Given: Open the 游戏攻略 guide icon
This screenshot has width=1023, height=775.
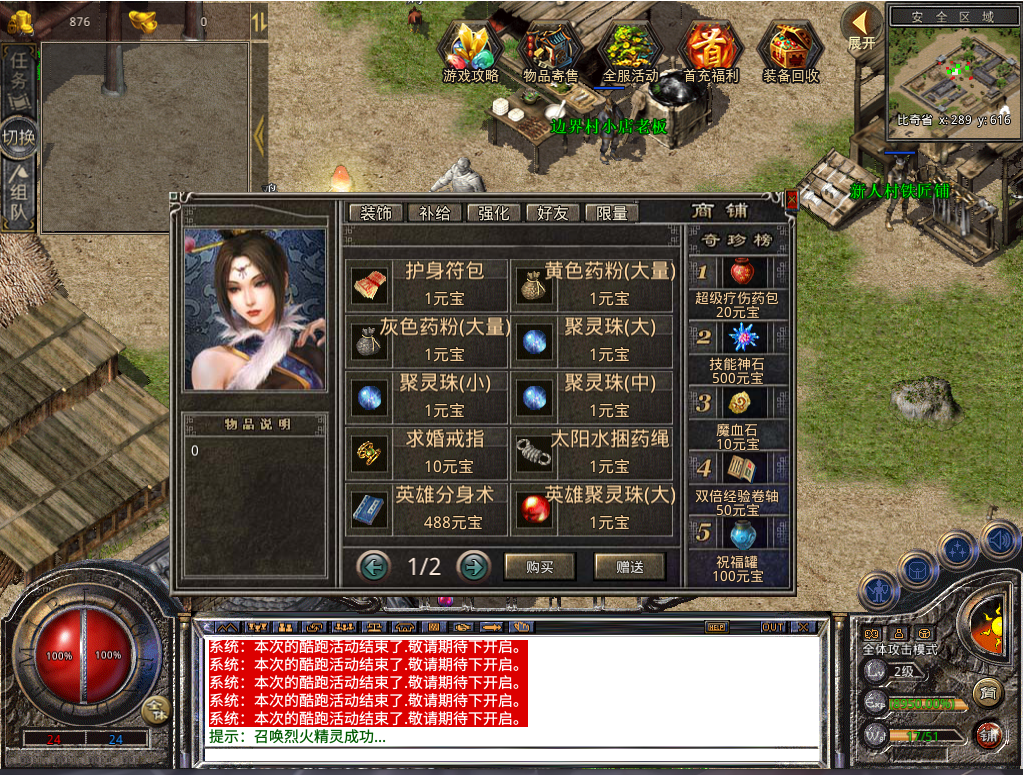Looking at the screenshot, I should 471,49.
